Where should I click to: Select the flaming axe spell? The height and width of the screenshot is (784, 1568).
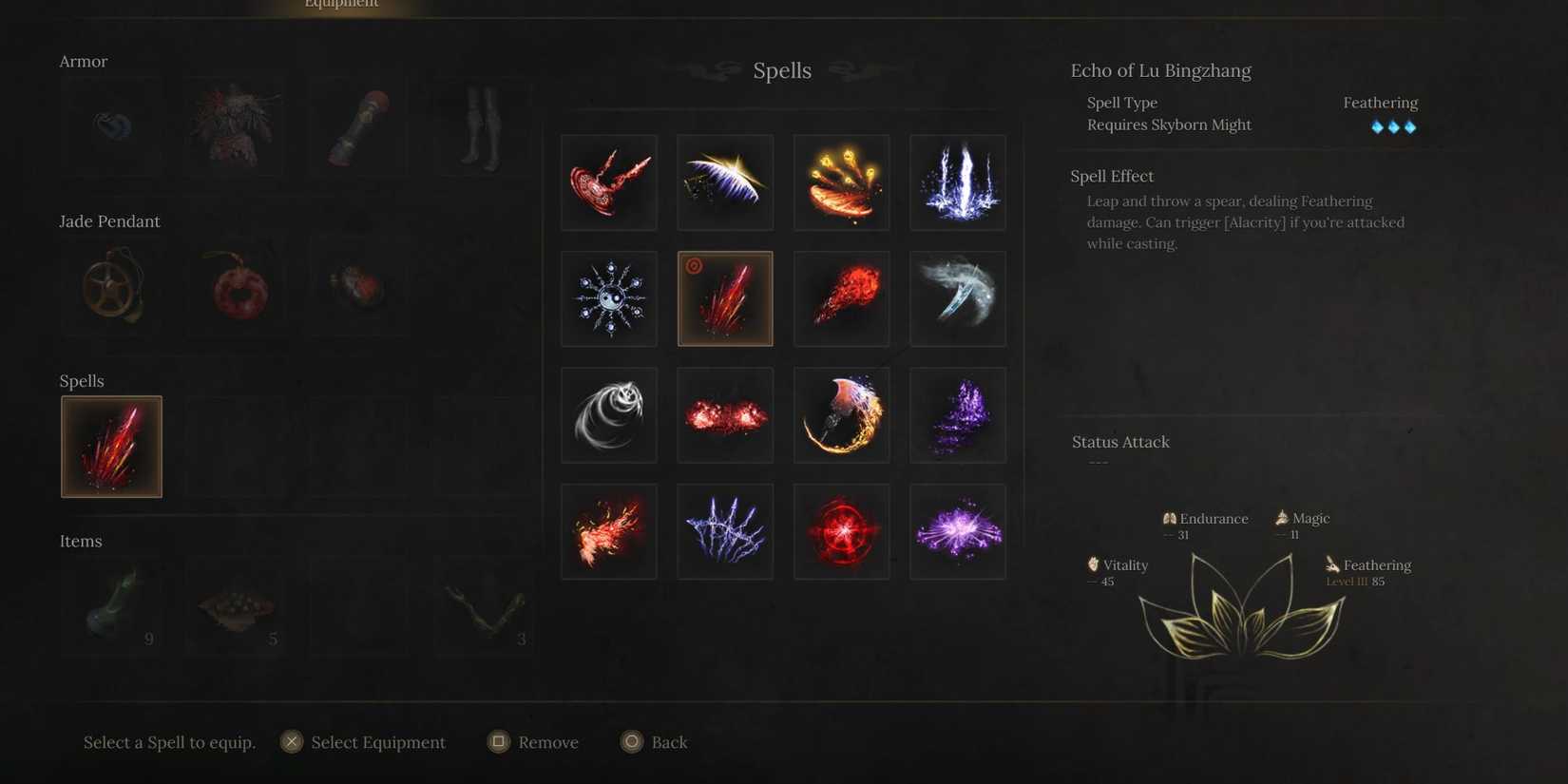coord(842,415)
